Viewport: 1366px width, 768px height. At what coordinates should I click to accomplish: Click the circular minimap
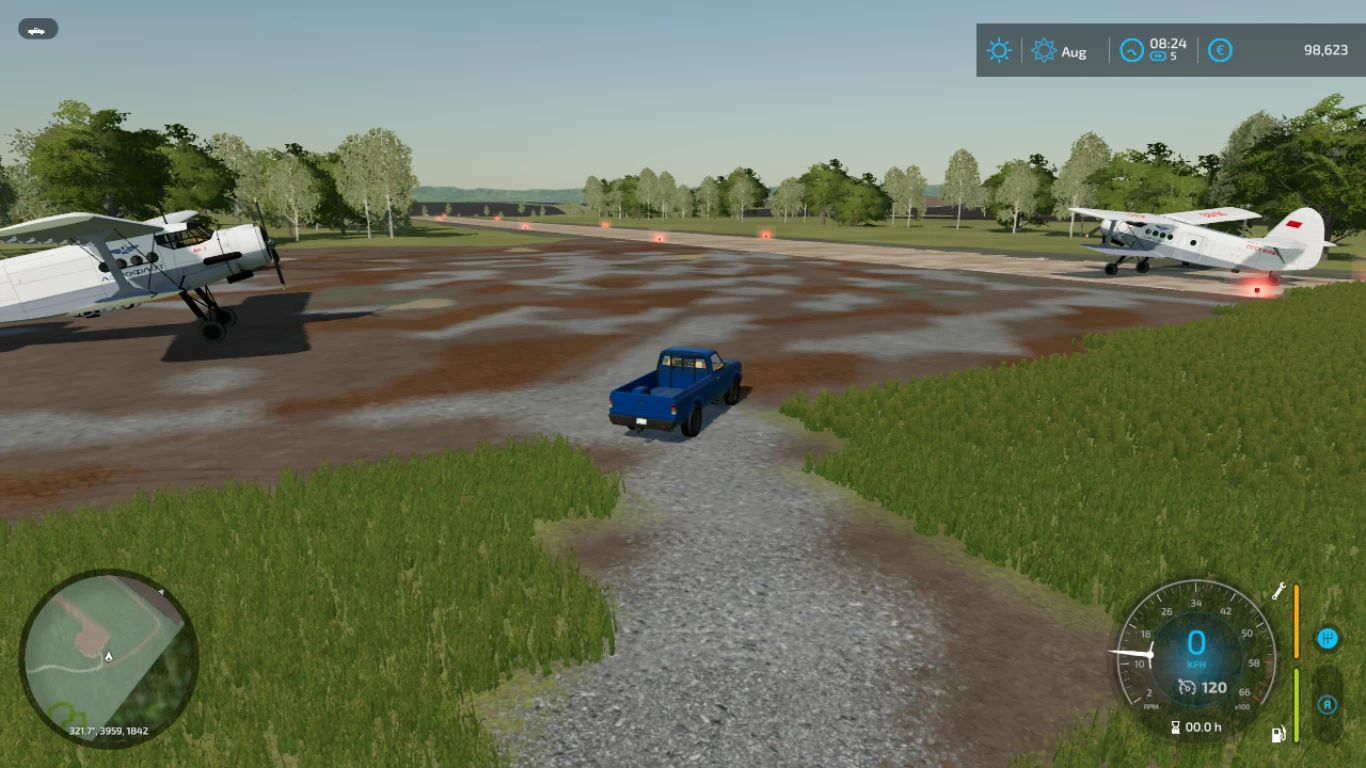point(108,658)
